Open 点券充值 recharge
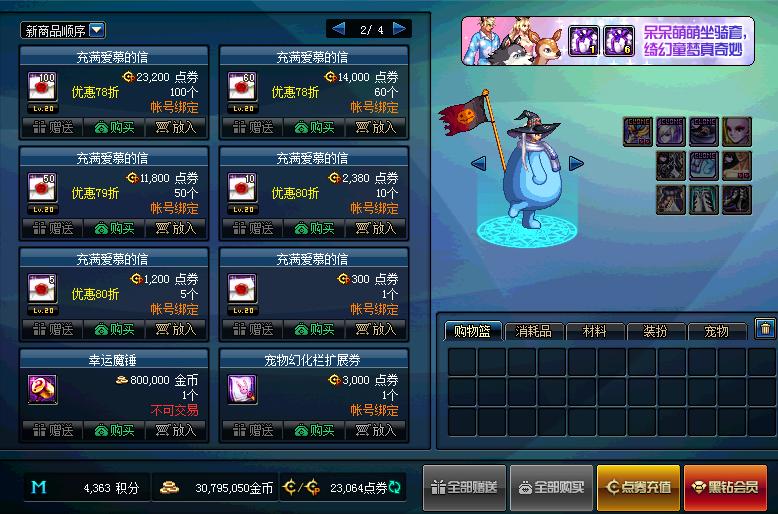Image resolution: width=778 pixels, height=514 pixels. click(x=638, y=487)
